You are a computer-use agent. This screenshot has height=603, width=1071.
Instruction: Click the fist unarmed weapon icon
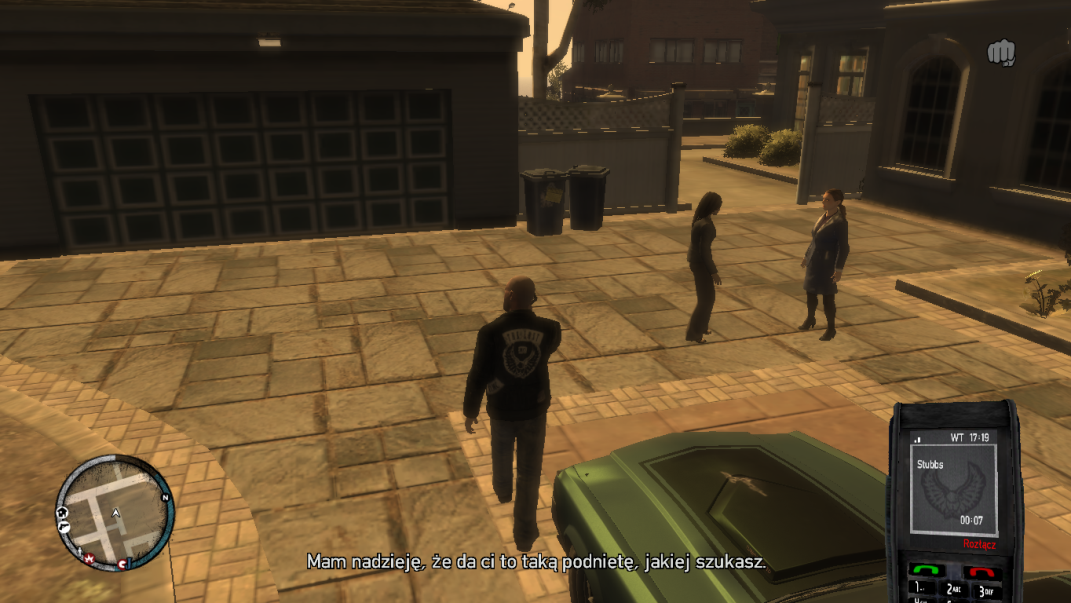1001,52
